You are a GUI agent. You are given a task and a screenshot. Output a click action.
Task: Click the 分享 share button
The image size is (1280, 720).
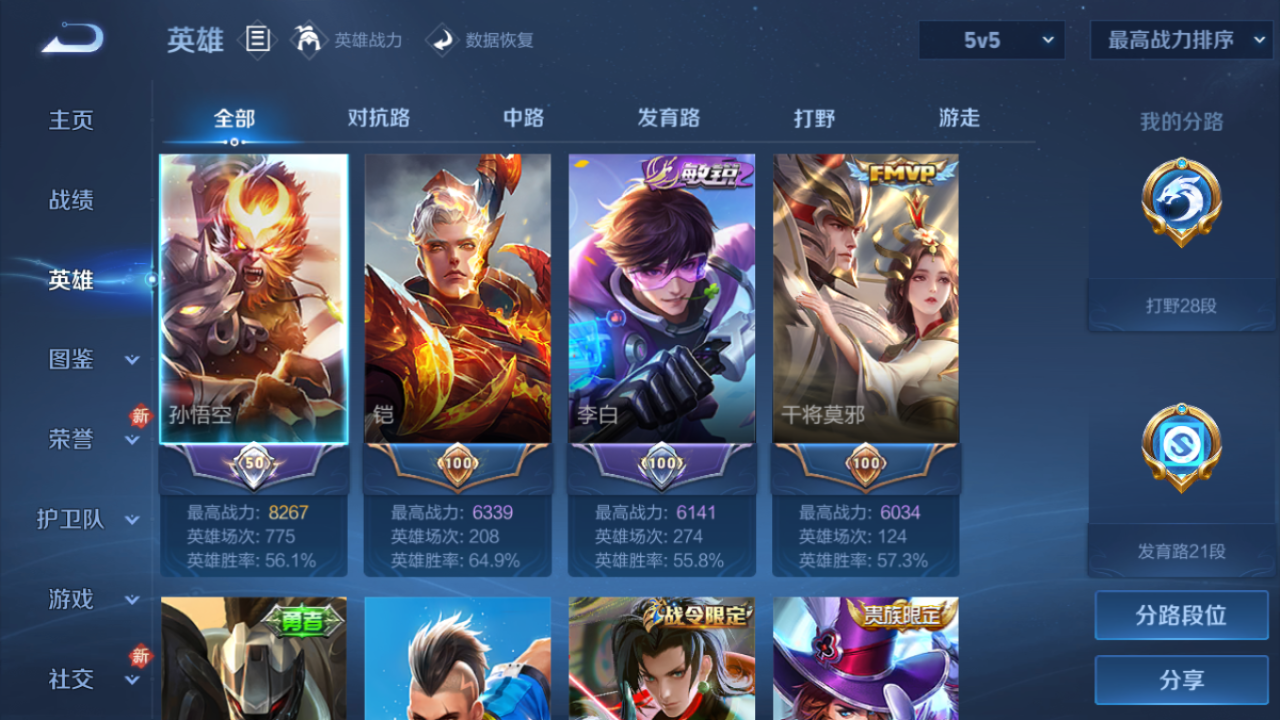(1180, 680)
